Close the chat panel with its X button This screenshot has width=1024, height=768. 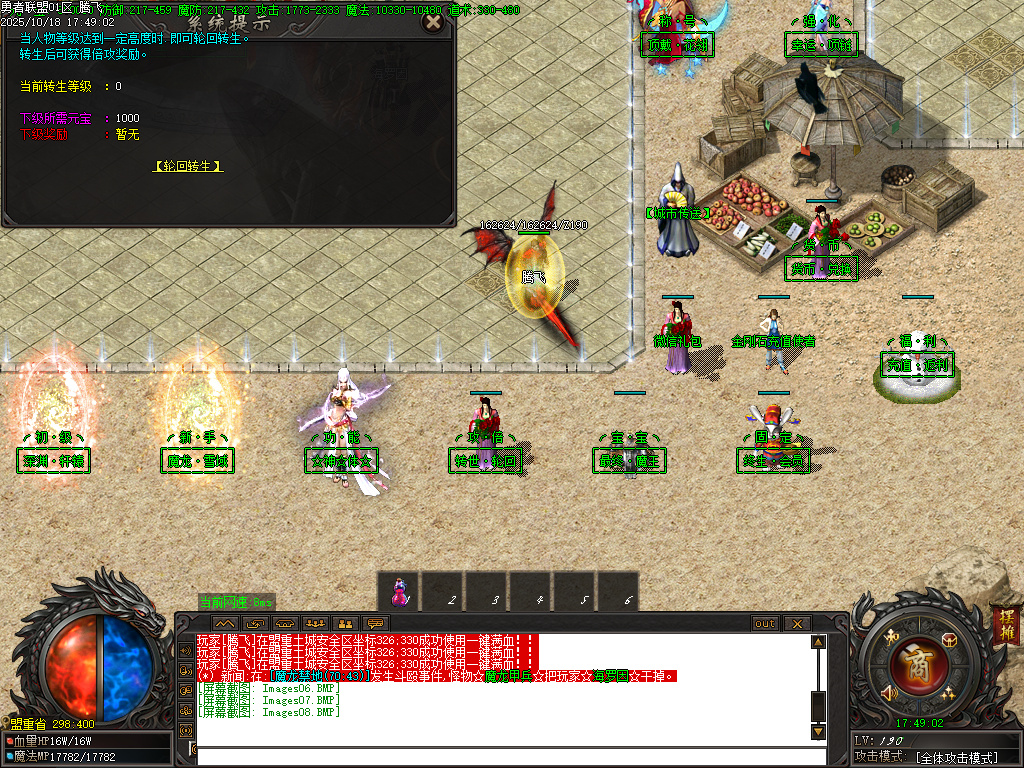(796, 623)
